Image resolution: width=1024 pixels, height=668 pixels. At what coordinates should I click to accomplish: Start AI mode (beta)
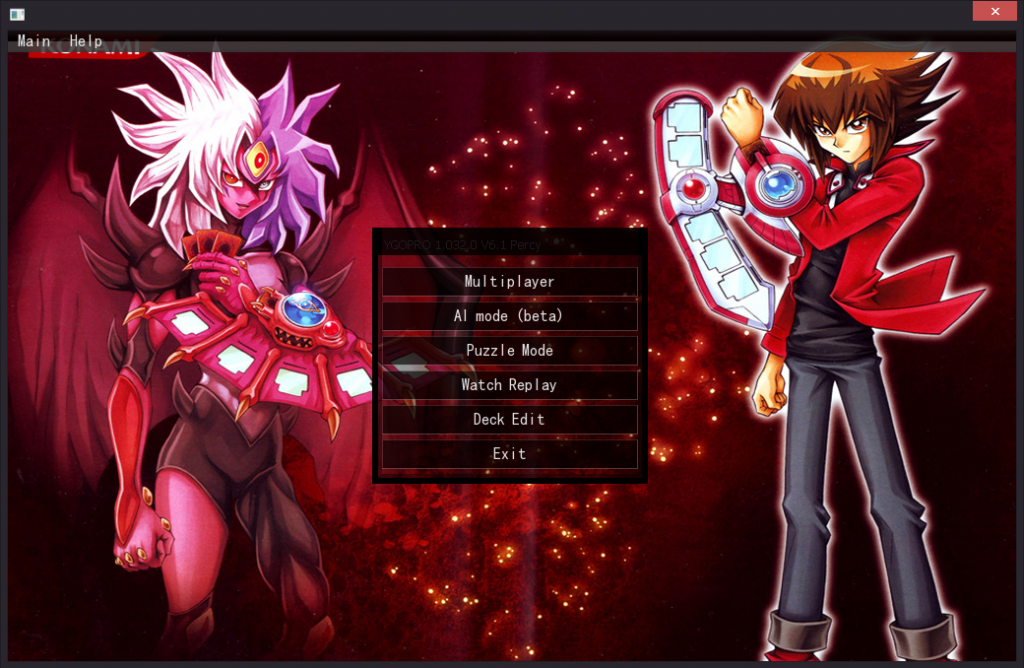click(509, 316)
